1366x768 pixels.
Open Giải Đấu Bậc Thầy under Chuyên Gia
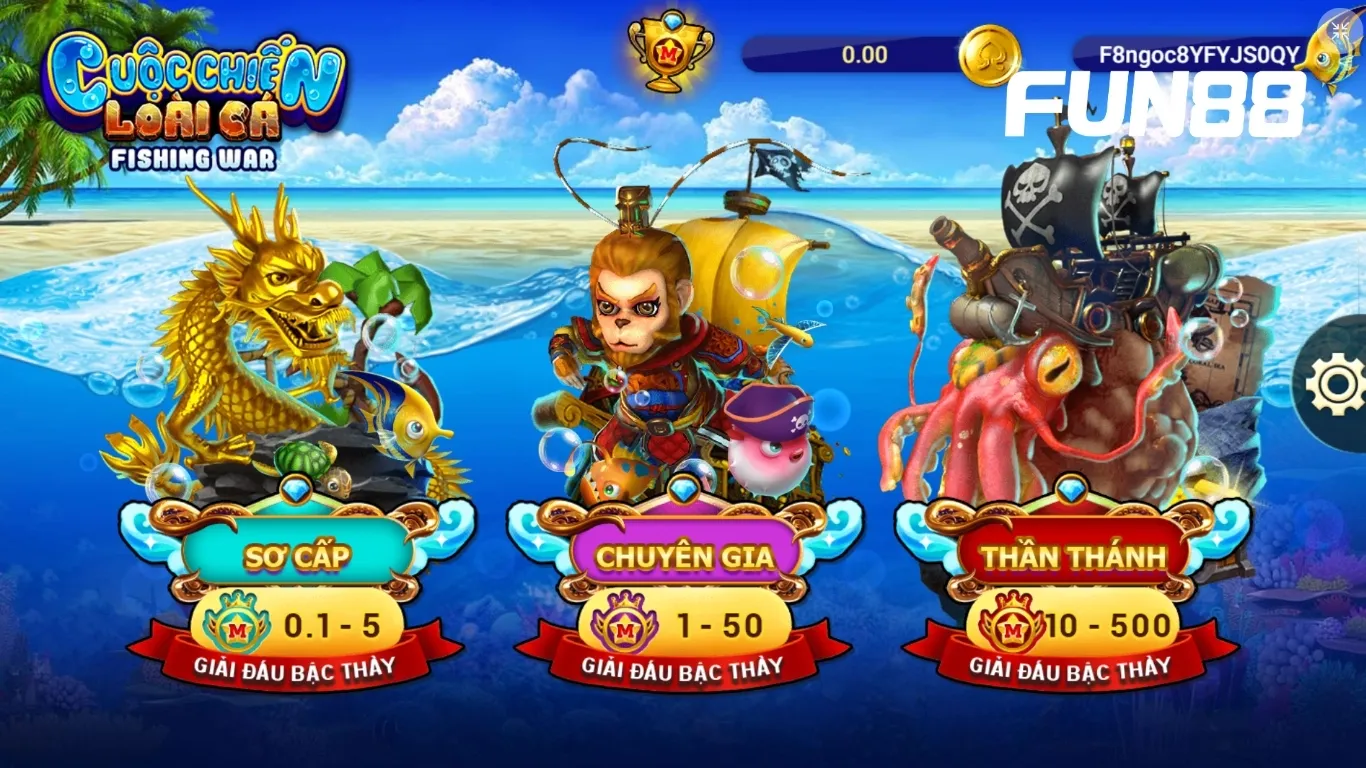(684, 667)
